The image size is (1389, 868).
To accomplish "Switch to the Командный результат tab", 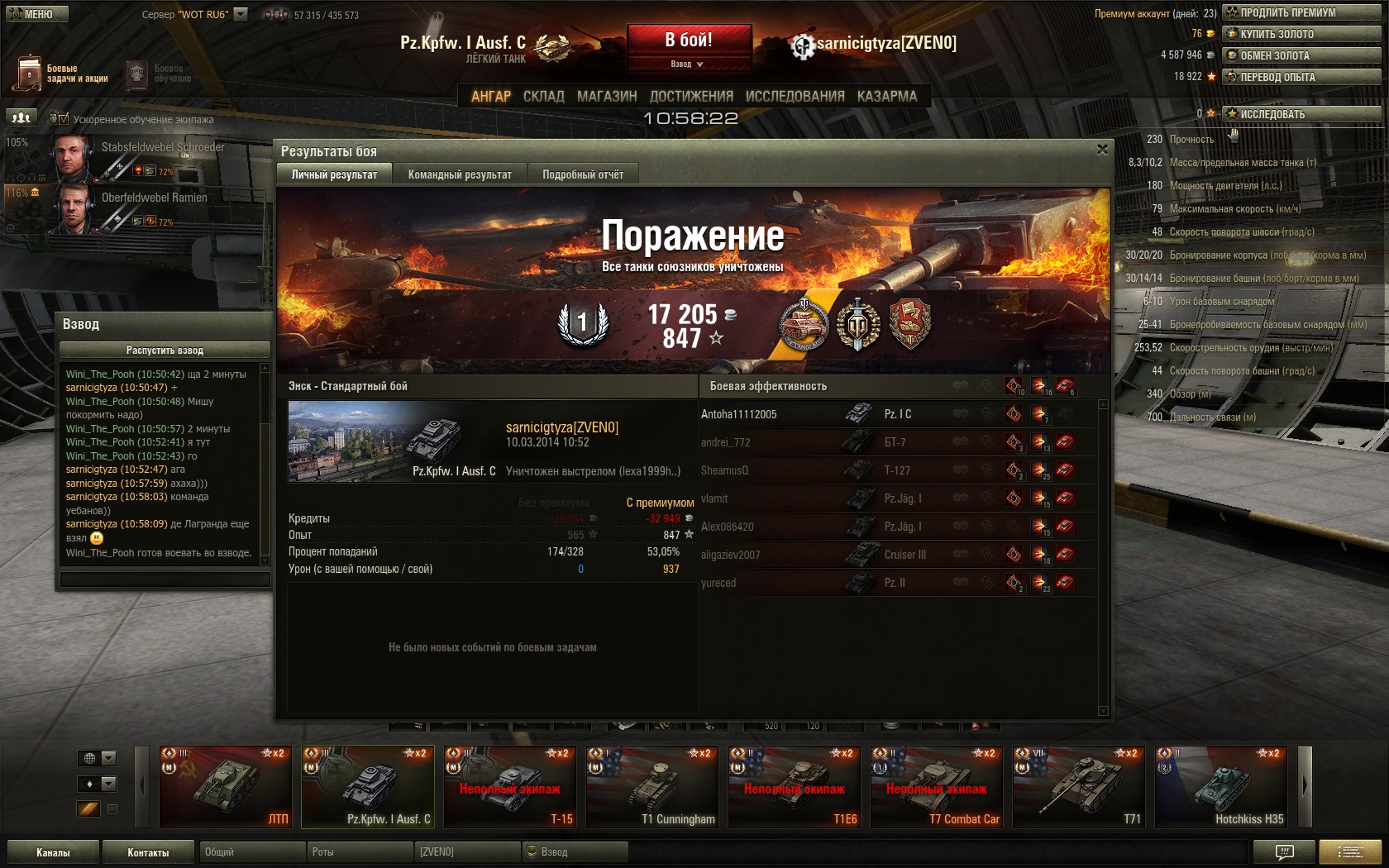I will (460, 174).
